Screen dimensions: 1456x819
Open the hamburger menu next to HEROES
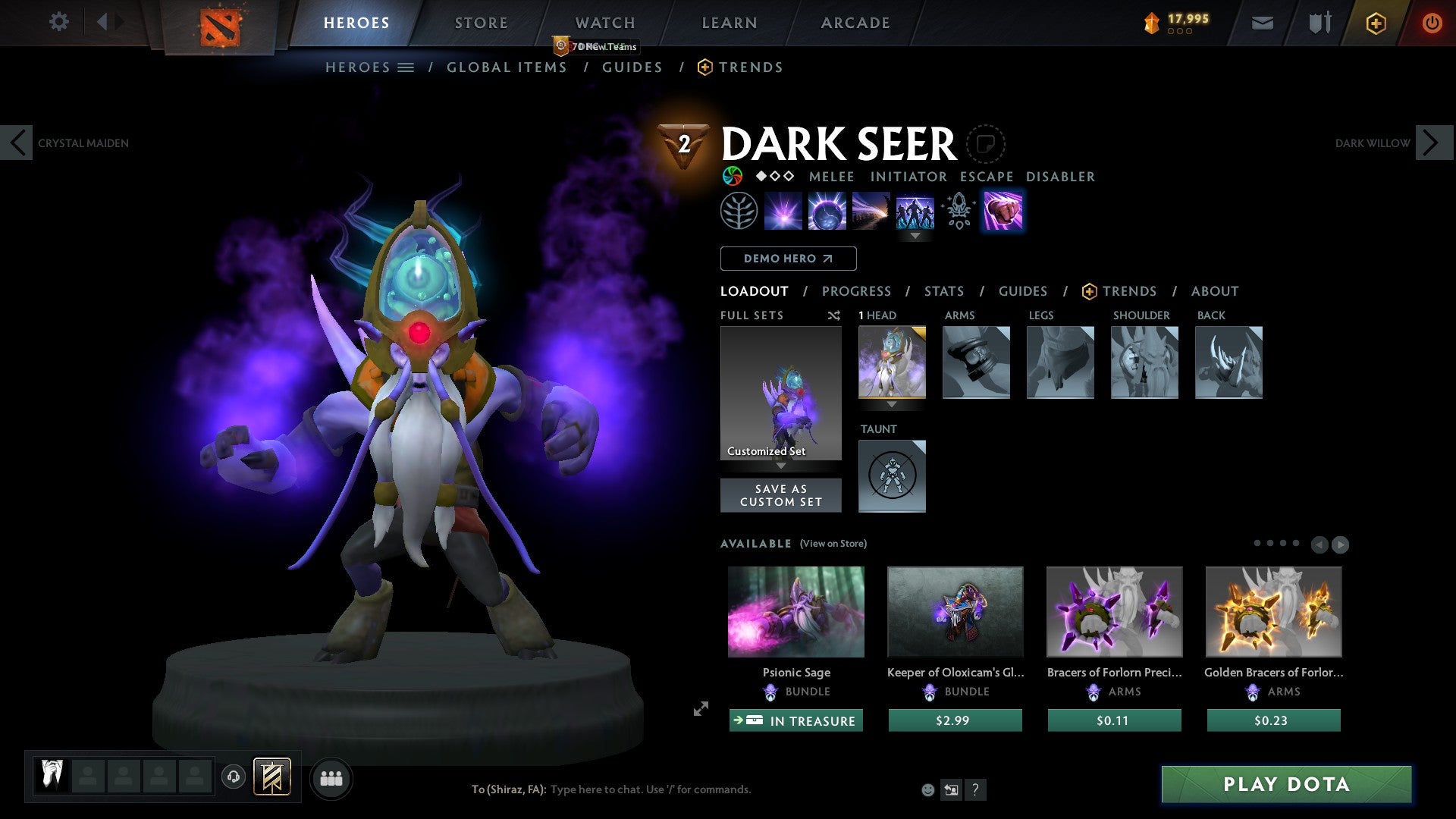(407, 67)
